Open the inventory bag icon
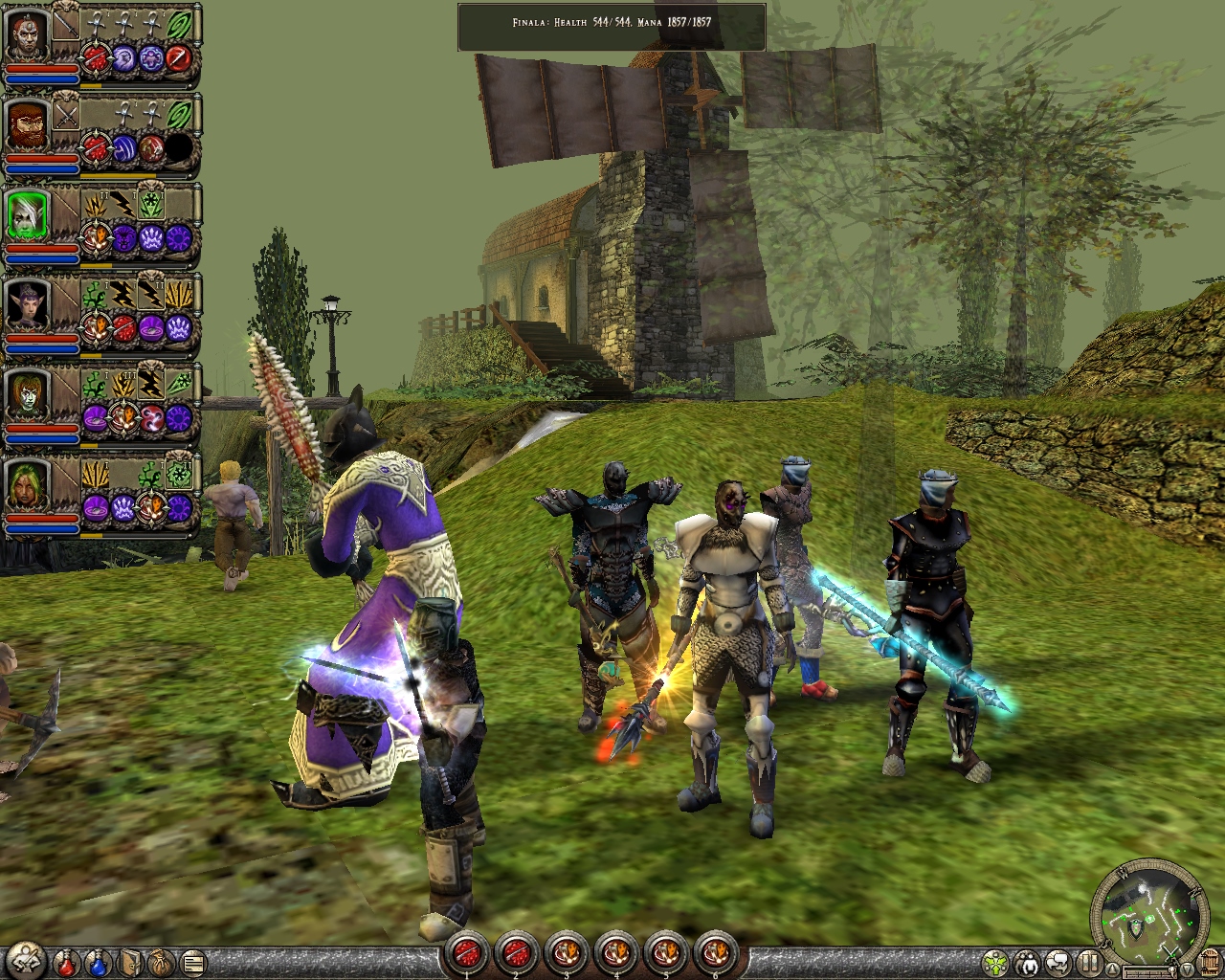This screenshot has width=1225, height=980. 161,961
